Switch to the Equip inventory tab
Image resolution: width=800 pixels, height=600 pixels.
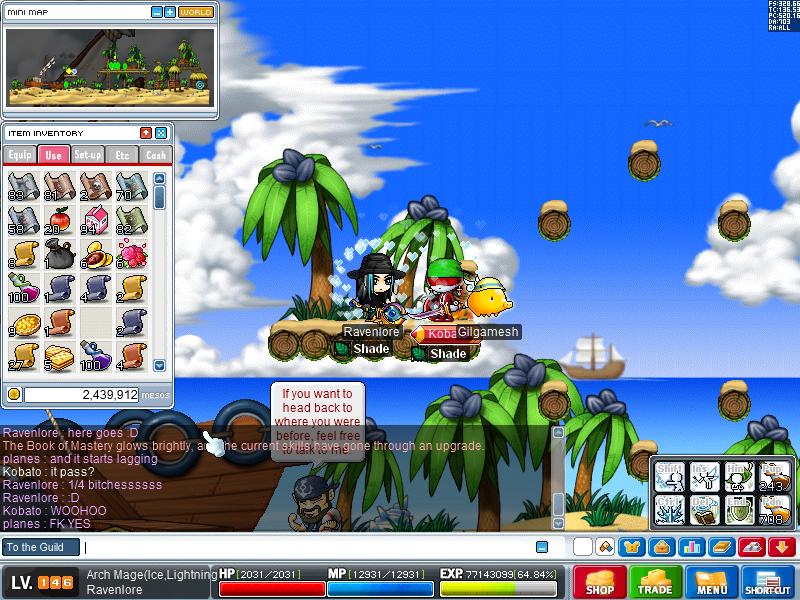point(20,155)
